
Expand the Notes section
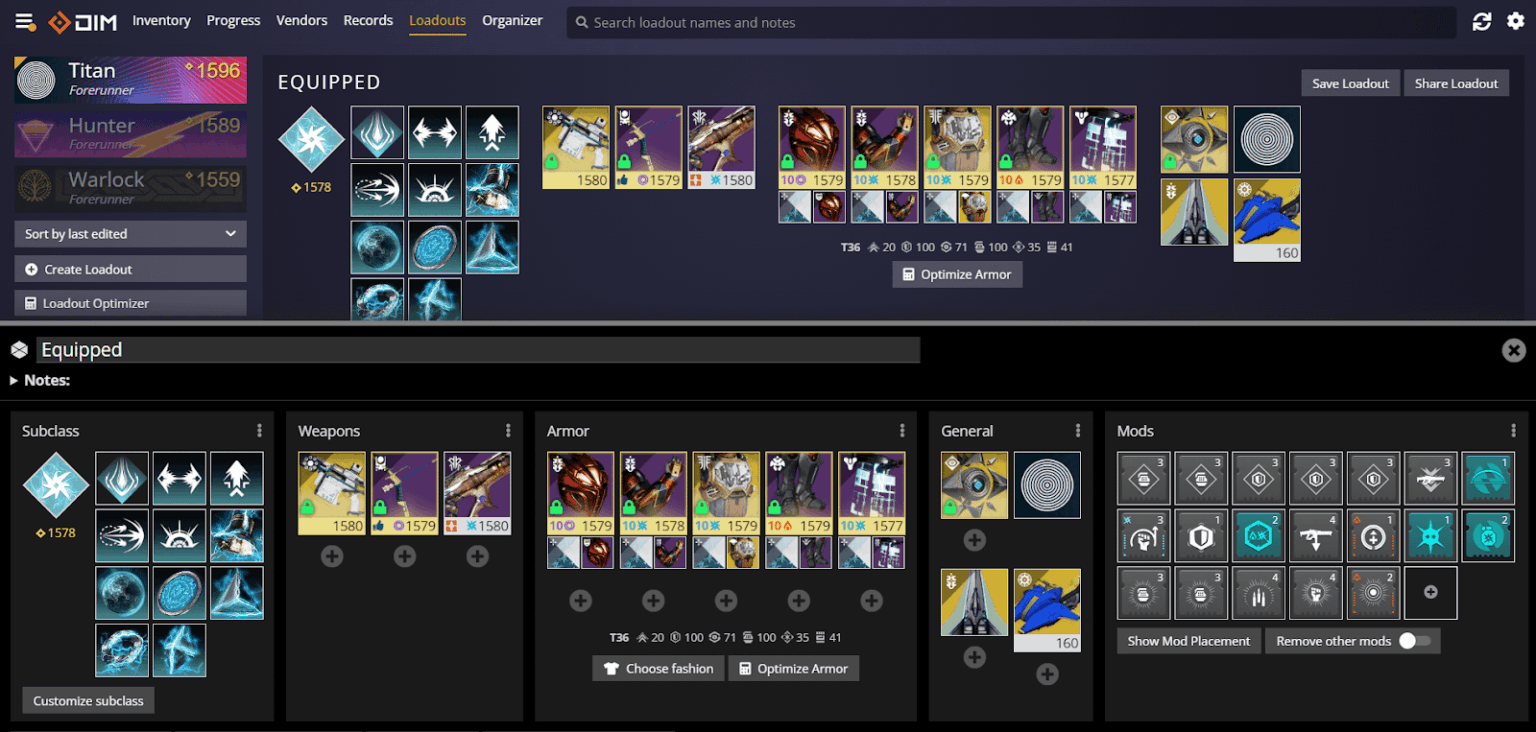click(36, 380)
